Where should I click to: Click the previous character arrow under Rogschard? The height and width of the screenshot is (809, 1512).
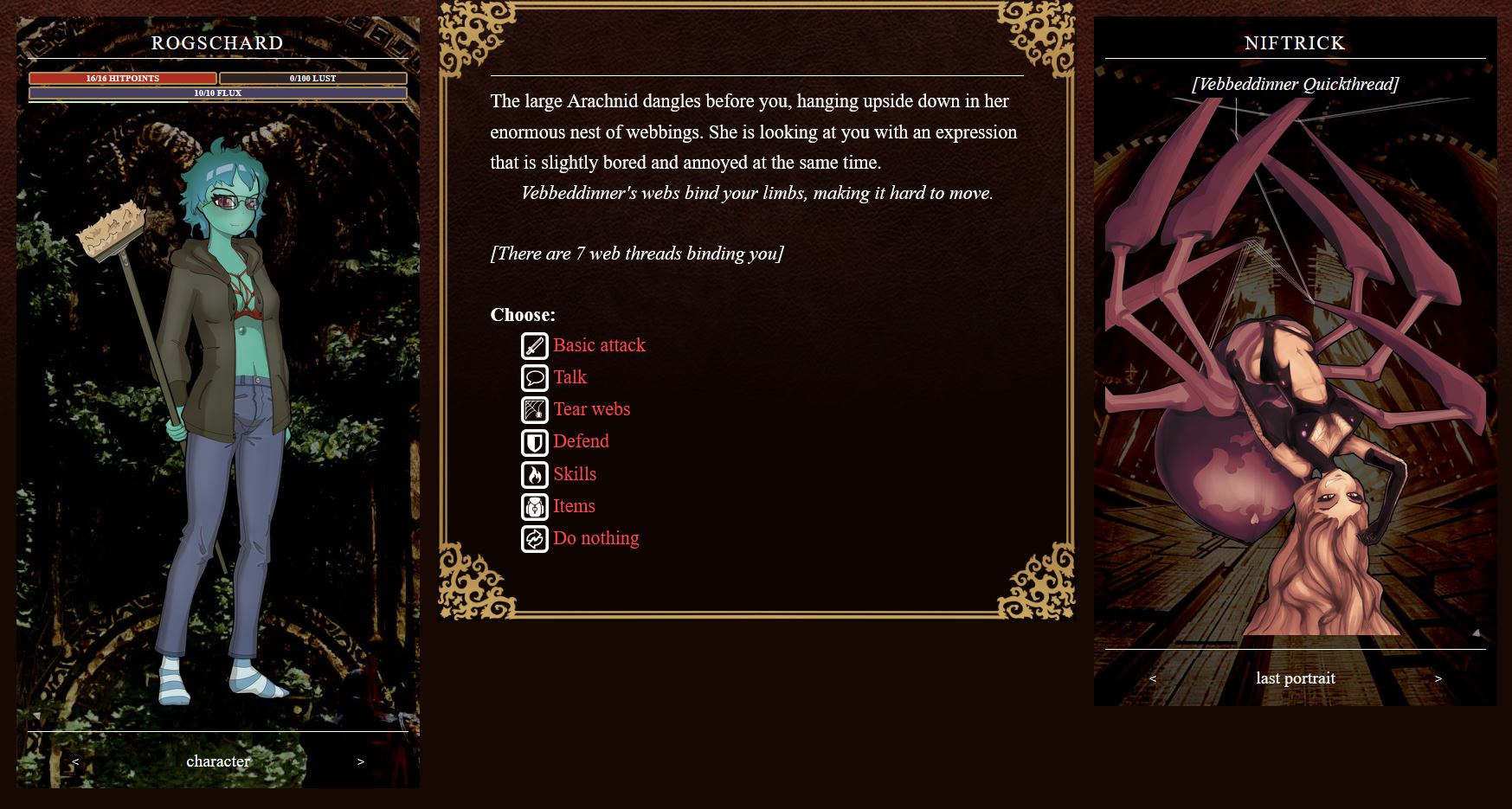pyautogui.click(x=75, y=761)
